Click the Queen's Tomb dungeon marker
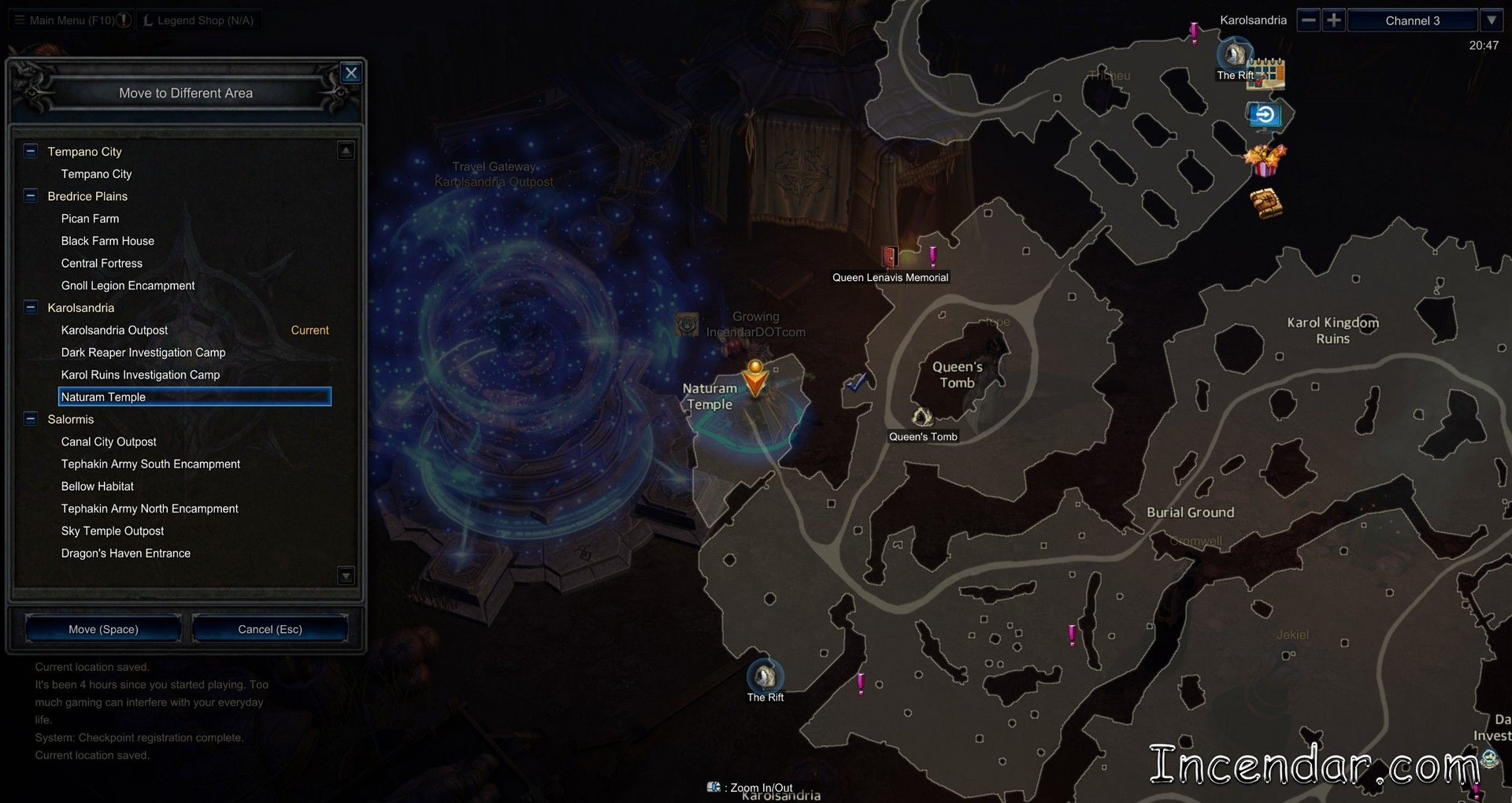The width and height of the screenshot is (1512, 803). point(922,417)
